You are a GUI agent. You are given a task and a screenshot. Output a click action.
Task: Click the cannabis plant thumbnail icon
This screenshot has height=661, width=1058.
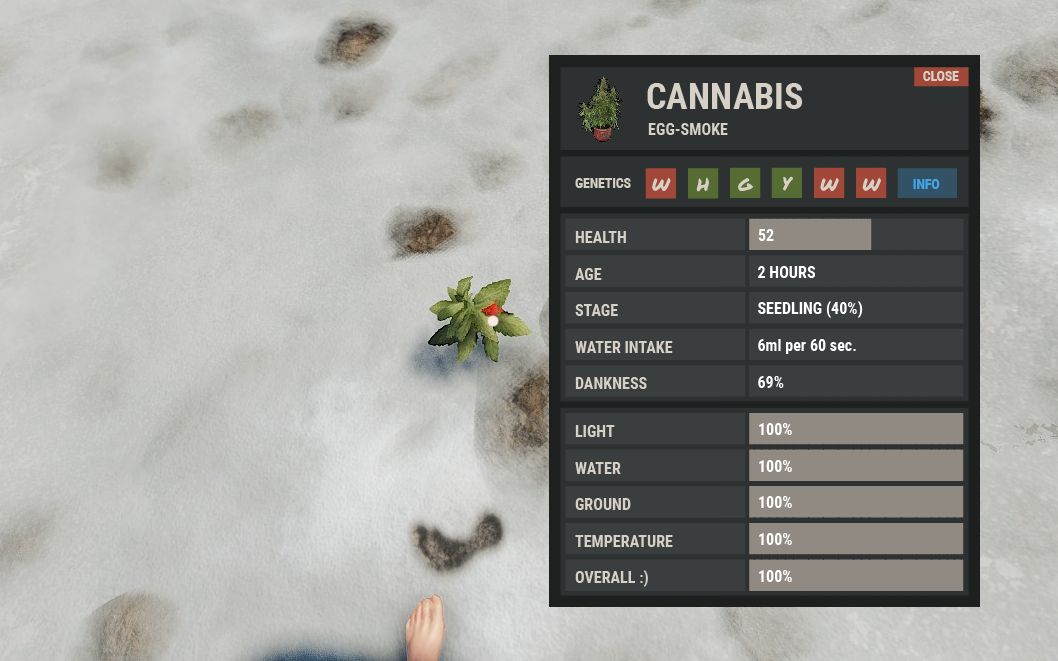(601, 109)
